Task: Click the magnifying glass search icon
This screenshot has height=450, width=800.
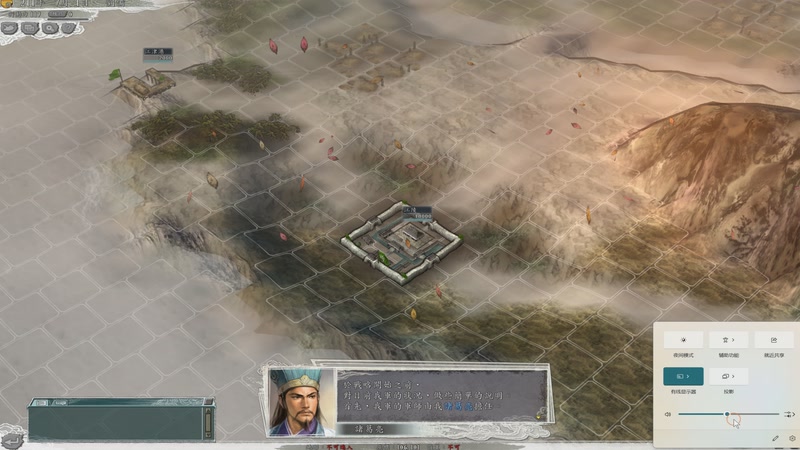Action: (x=49, y=28)
